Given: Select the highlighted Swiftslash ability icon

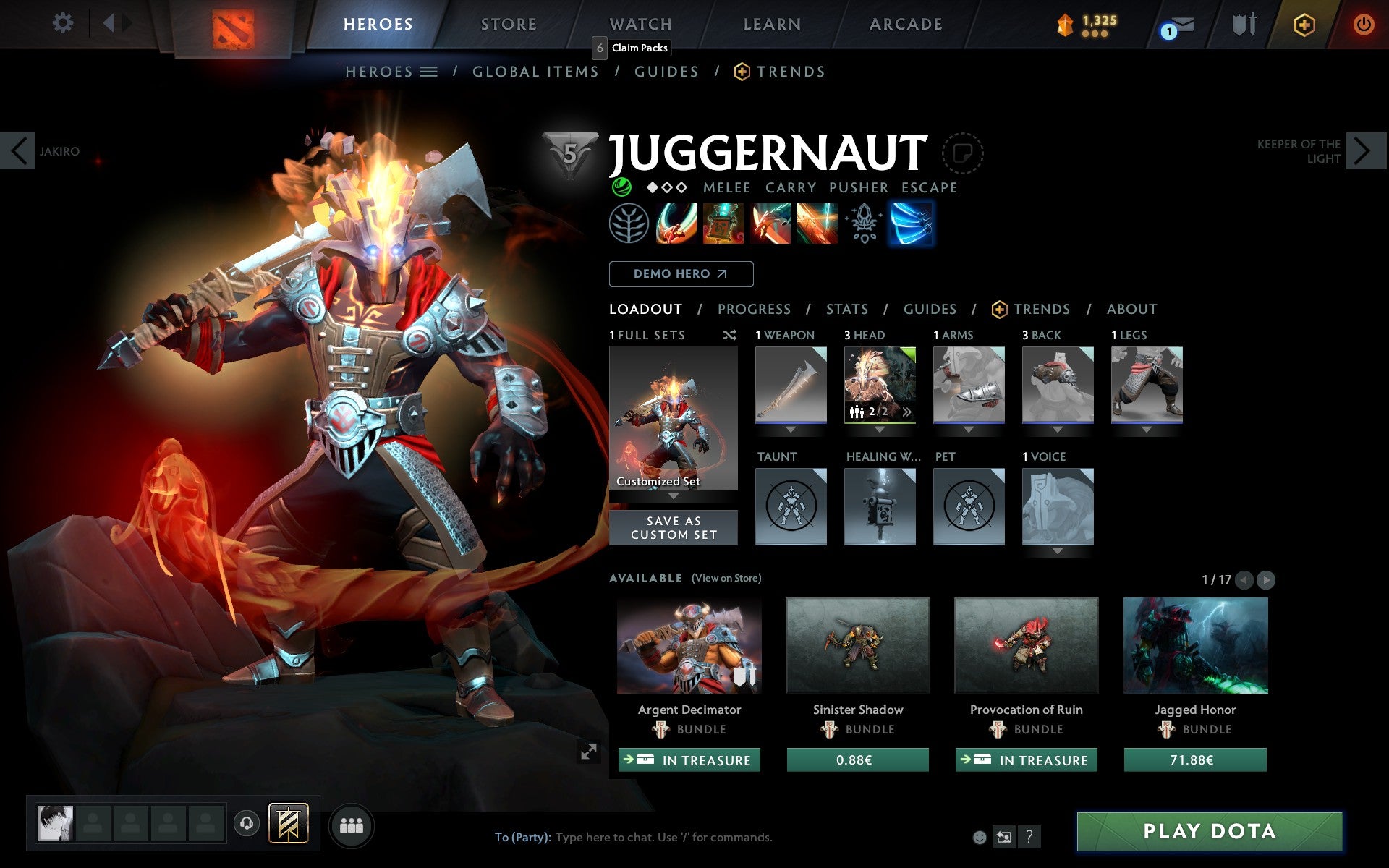Looking at the screenshot, I should point(912,223).
